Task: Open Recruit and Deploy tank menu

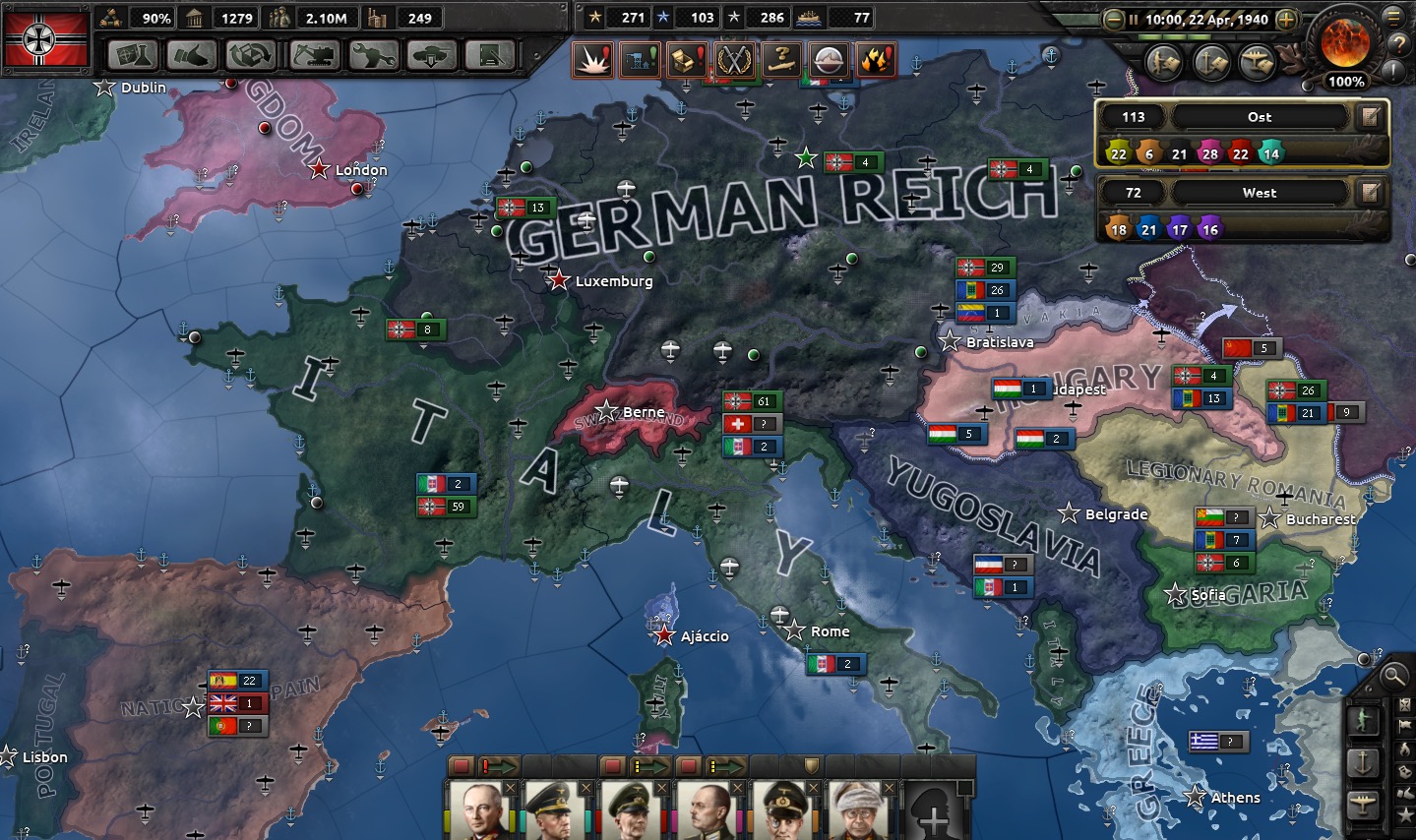Action: [431, 55]
